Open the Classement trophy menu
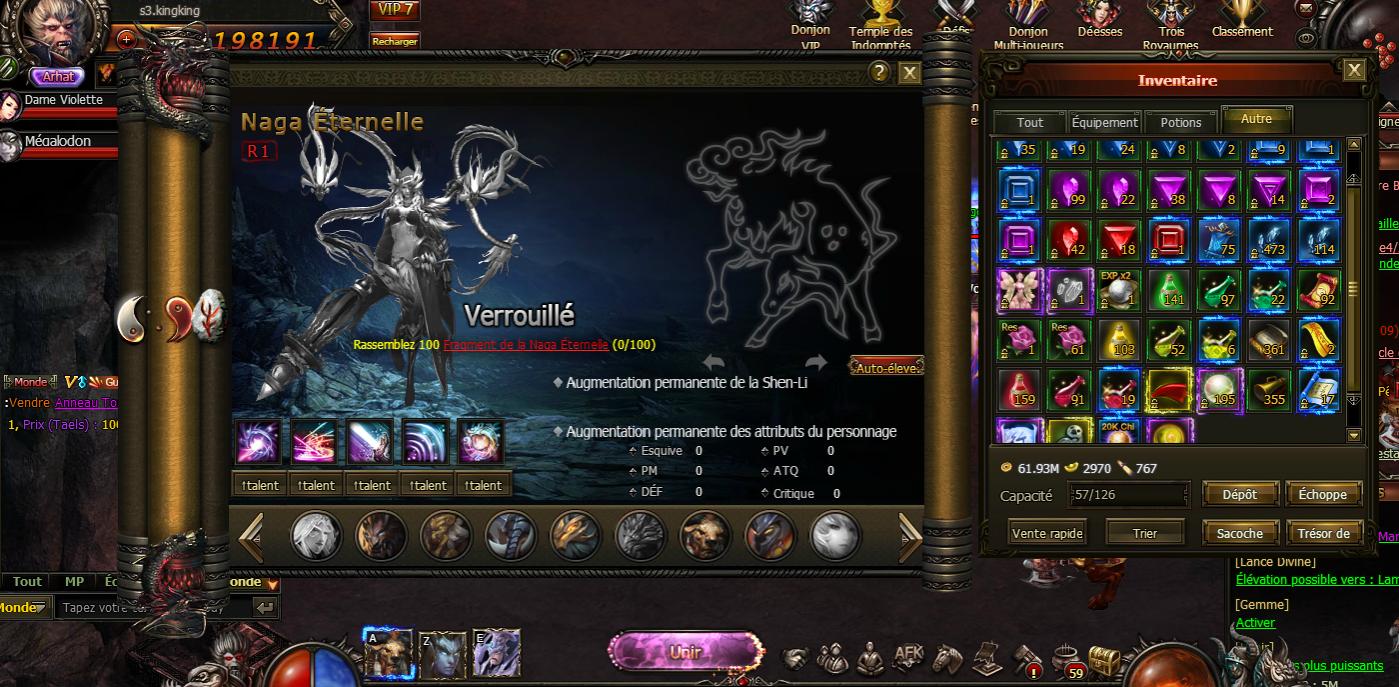1399x687 pixels. coord(1241,20)
